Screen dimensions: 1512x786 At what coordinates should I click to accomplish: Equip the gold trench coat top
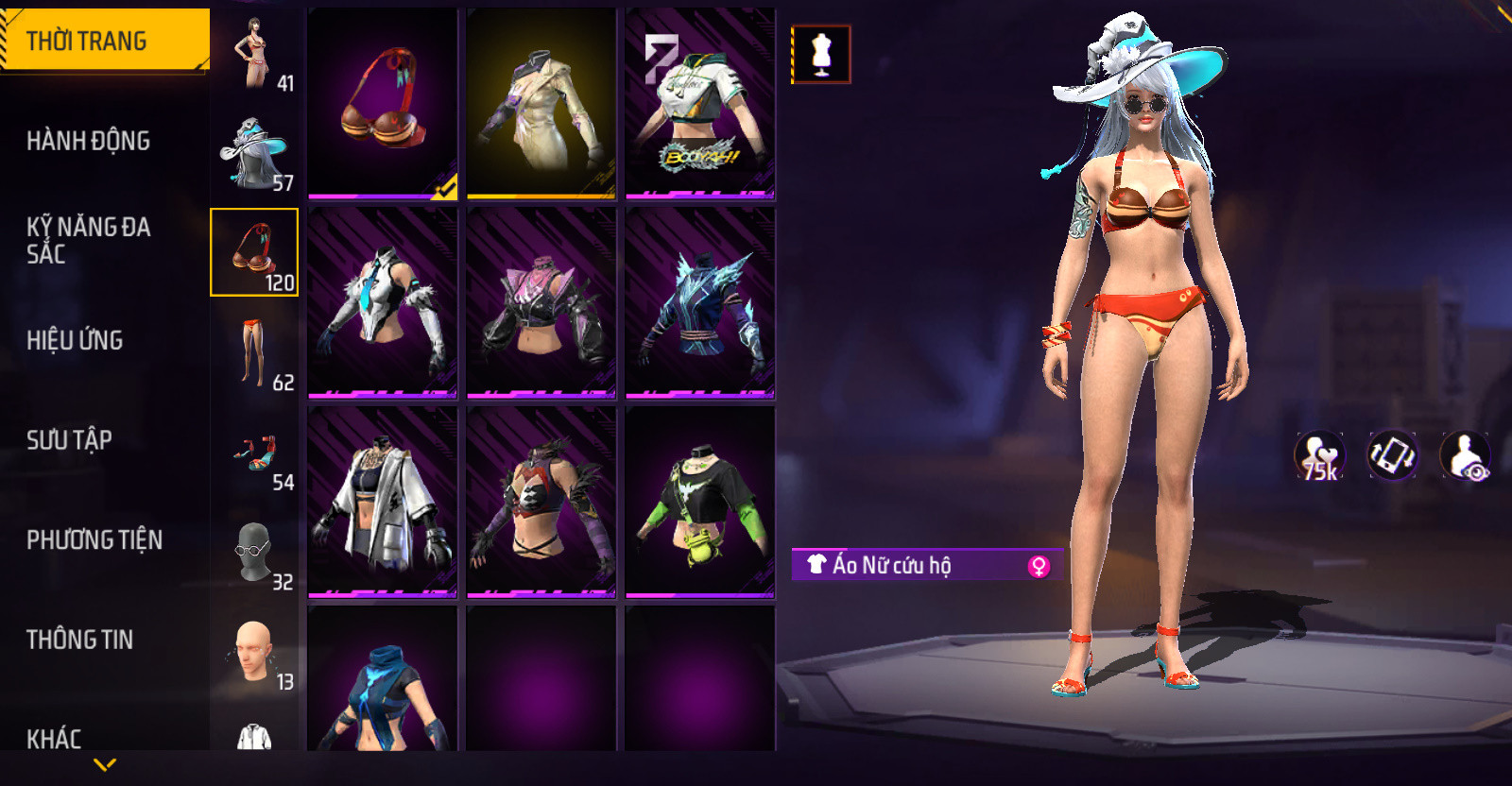coord(541,104)
